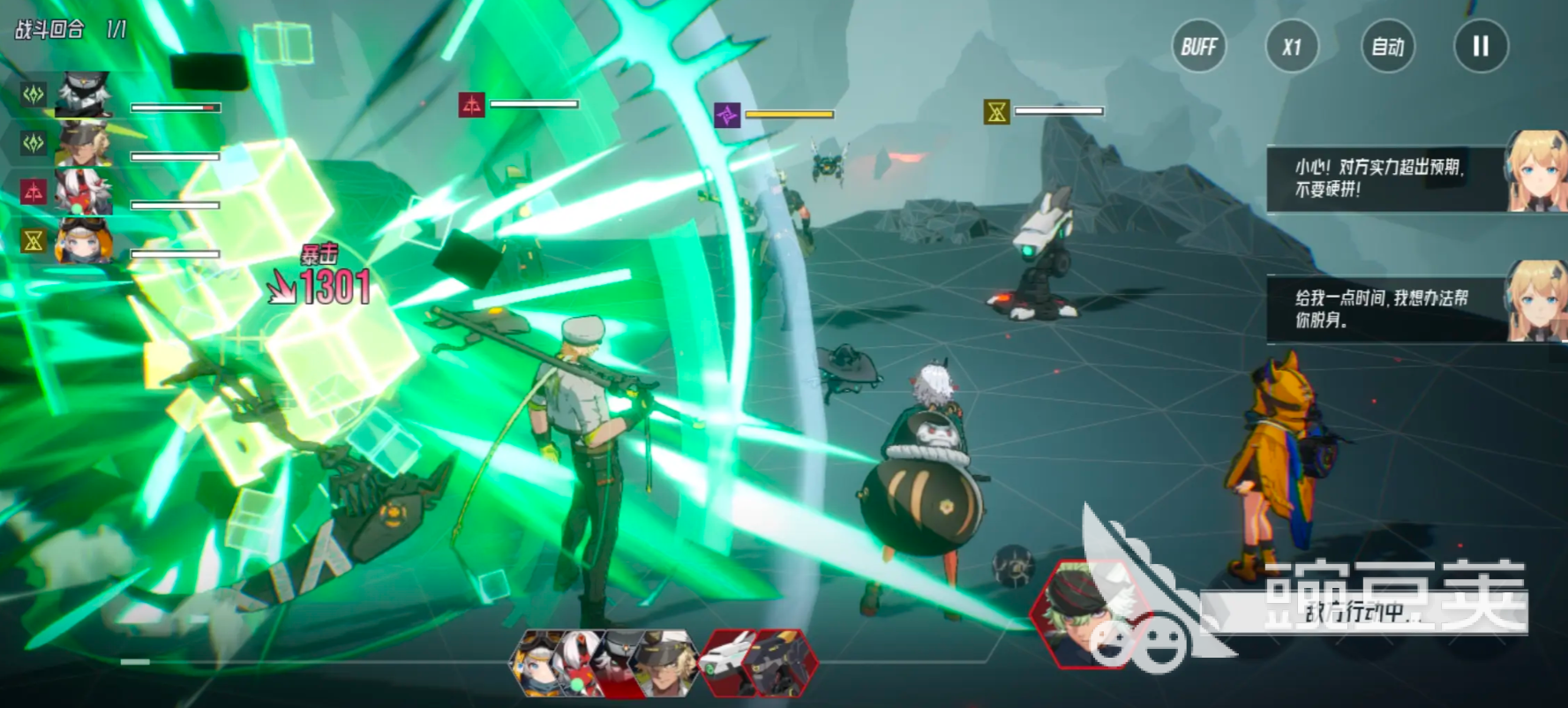Toggle the X1 battle speed
Viewport: 1568px width, 708px height.
coord(1292,47)
